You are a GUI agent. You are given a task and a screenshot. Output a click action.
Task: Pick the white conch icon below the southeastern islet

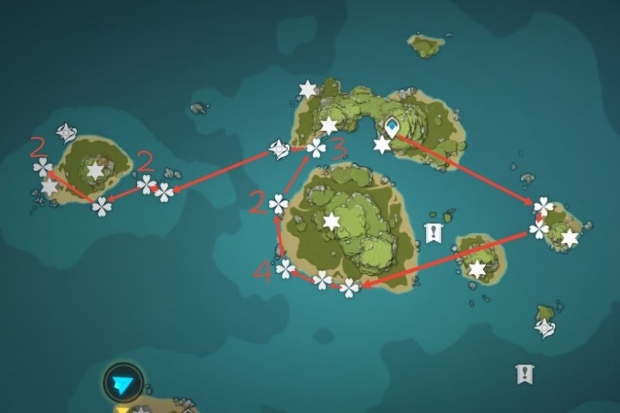tap(545, 327)
